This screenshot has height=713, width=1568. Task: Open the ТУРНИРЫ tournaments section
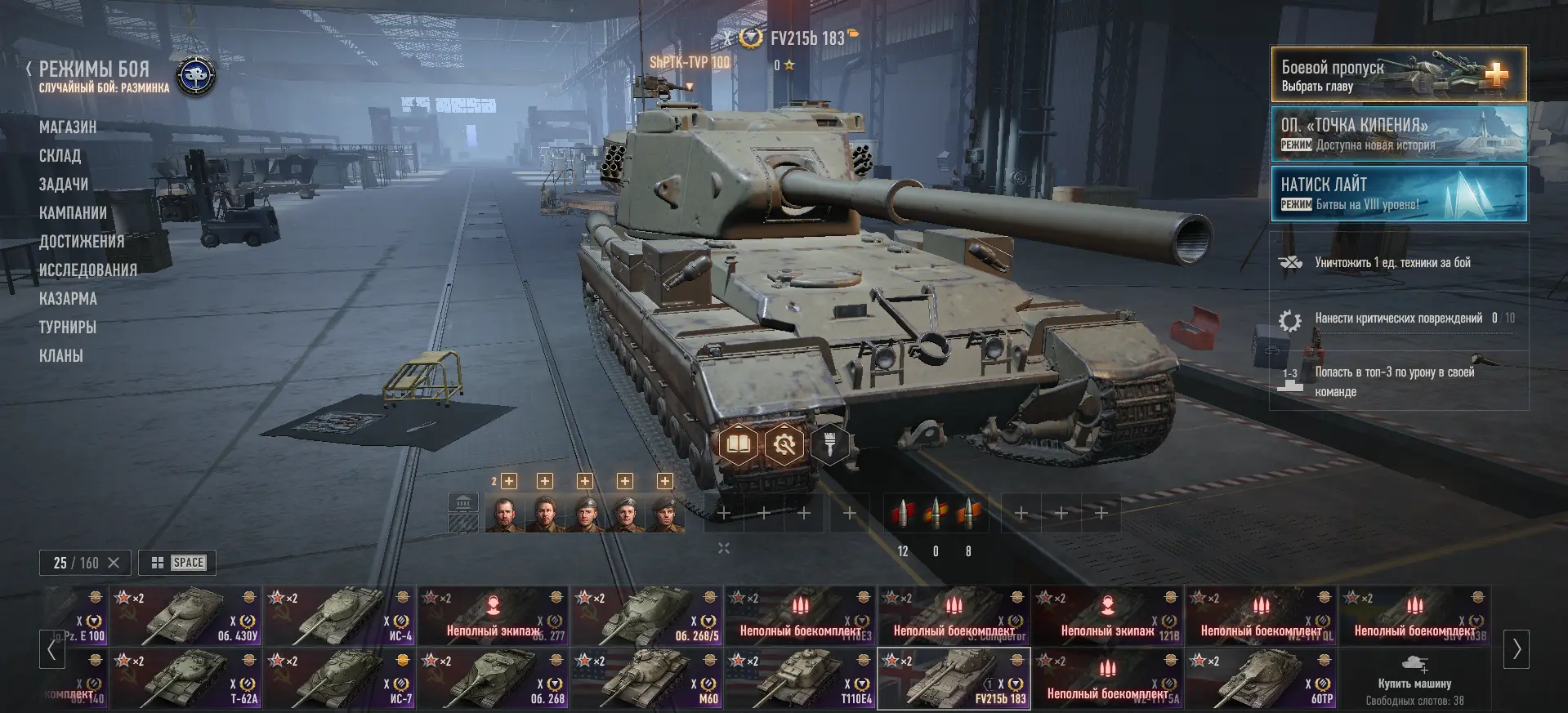(x=68, y=328)
